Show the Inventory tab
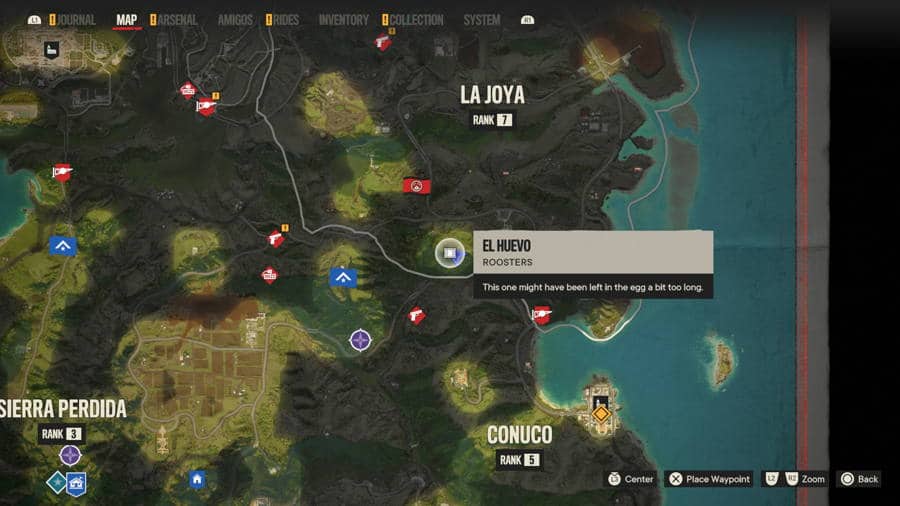 tap(343, 20)
